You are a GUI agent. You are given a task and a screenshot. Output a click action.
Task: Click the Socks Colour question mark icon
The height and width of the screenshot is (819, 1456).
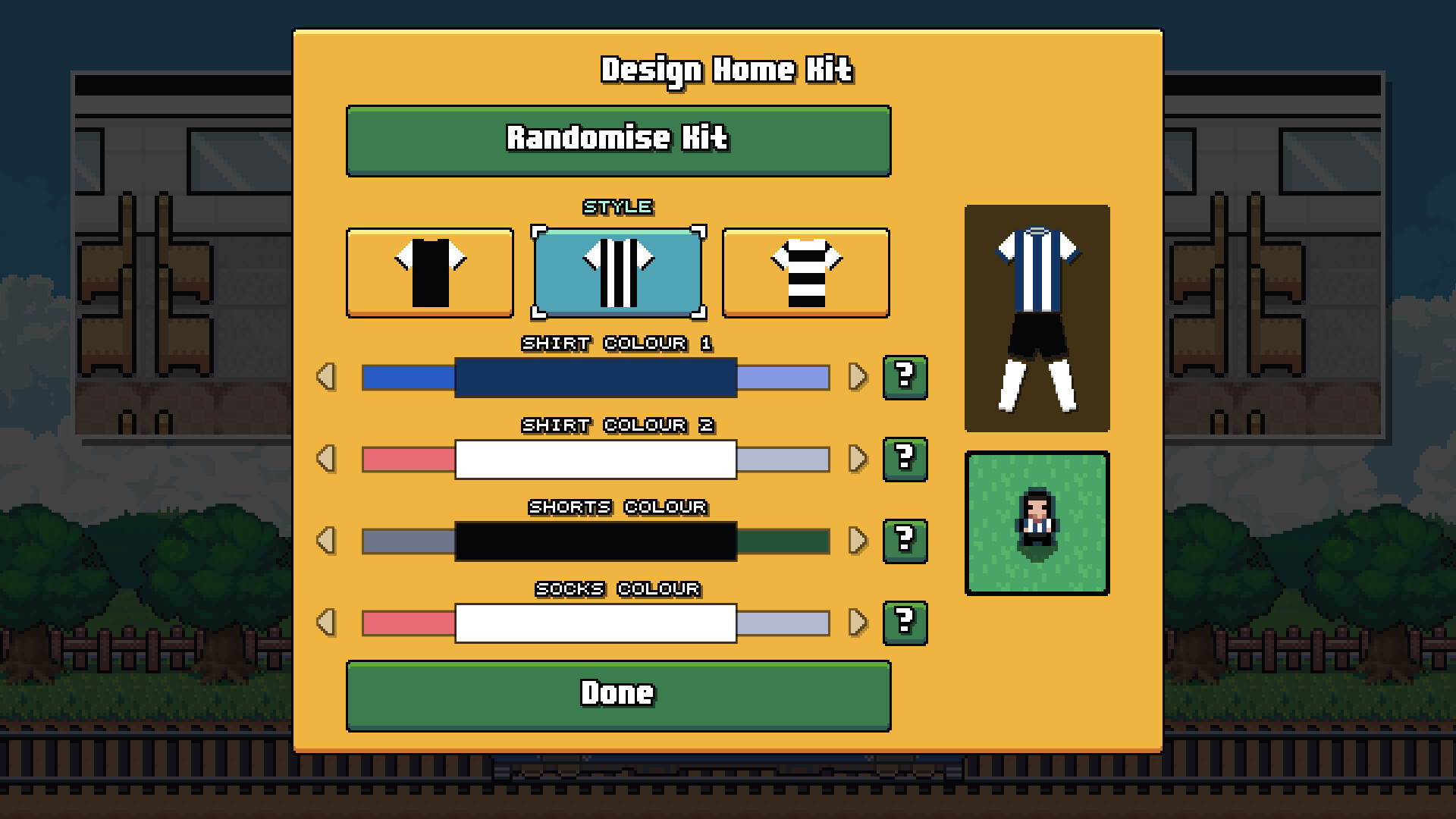(x=905, y=623)
